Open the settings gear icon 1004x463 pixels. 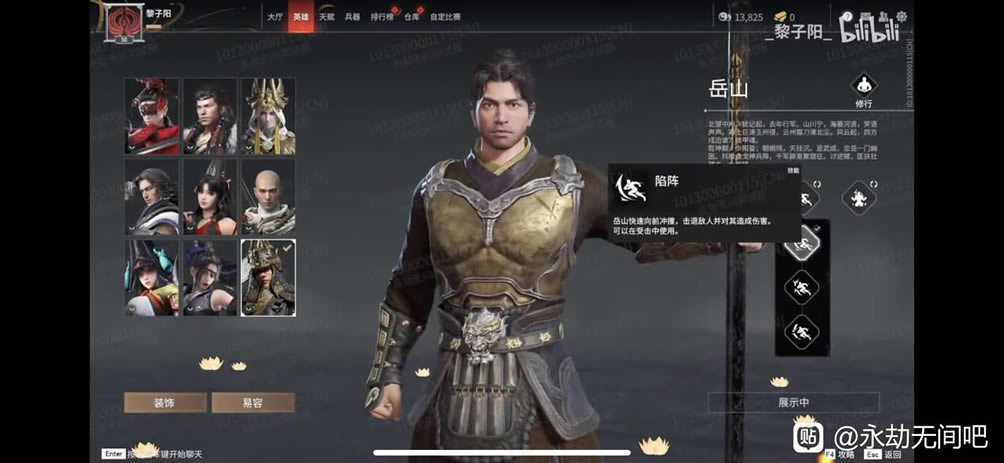[x=901, y=17]
